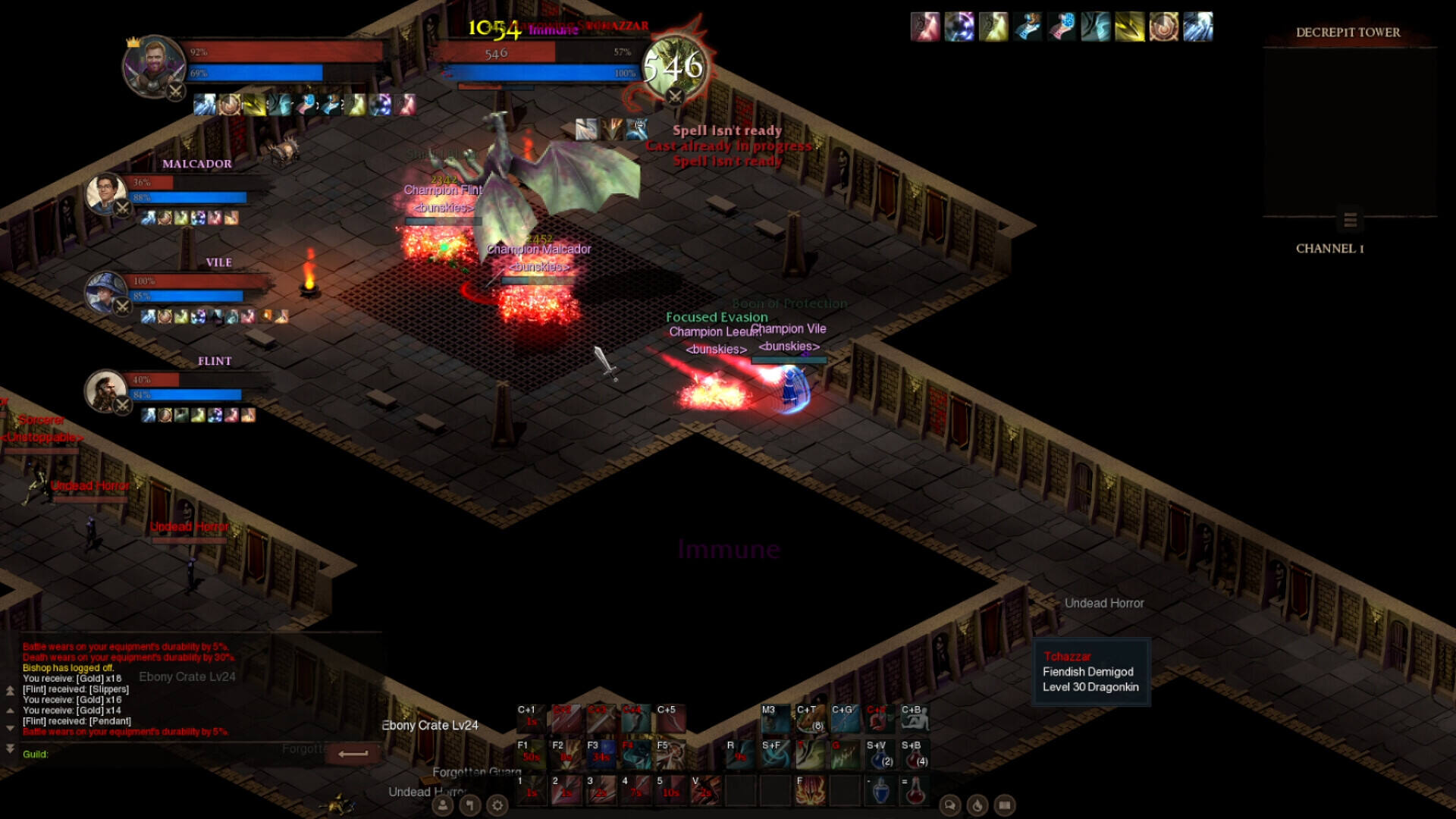Activate the fiery claw ability on F
This screenshot has height=819, width=1456.
pos(810,790)
